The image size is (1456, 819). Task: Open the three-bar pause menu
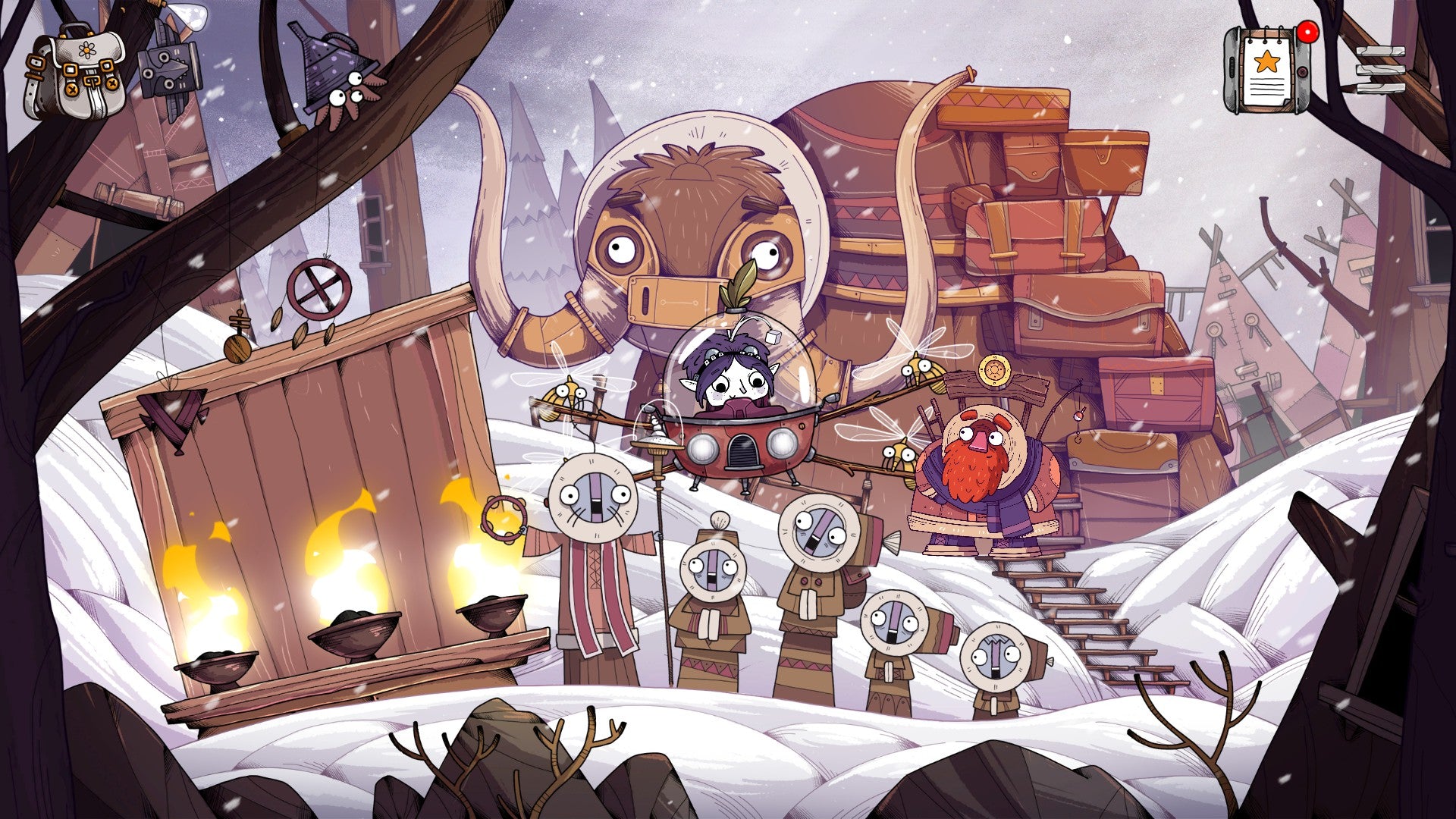click(1380, 70)
